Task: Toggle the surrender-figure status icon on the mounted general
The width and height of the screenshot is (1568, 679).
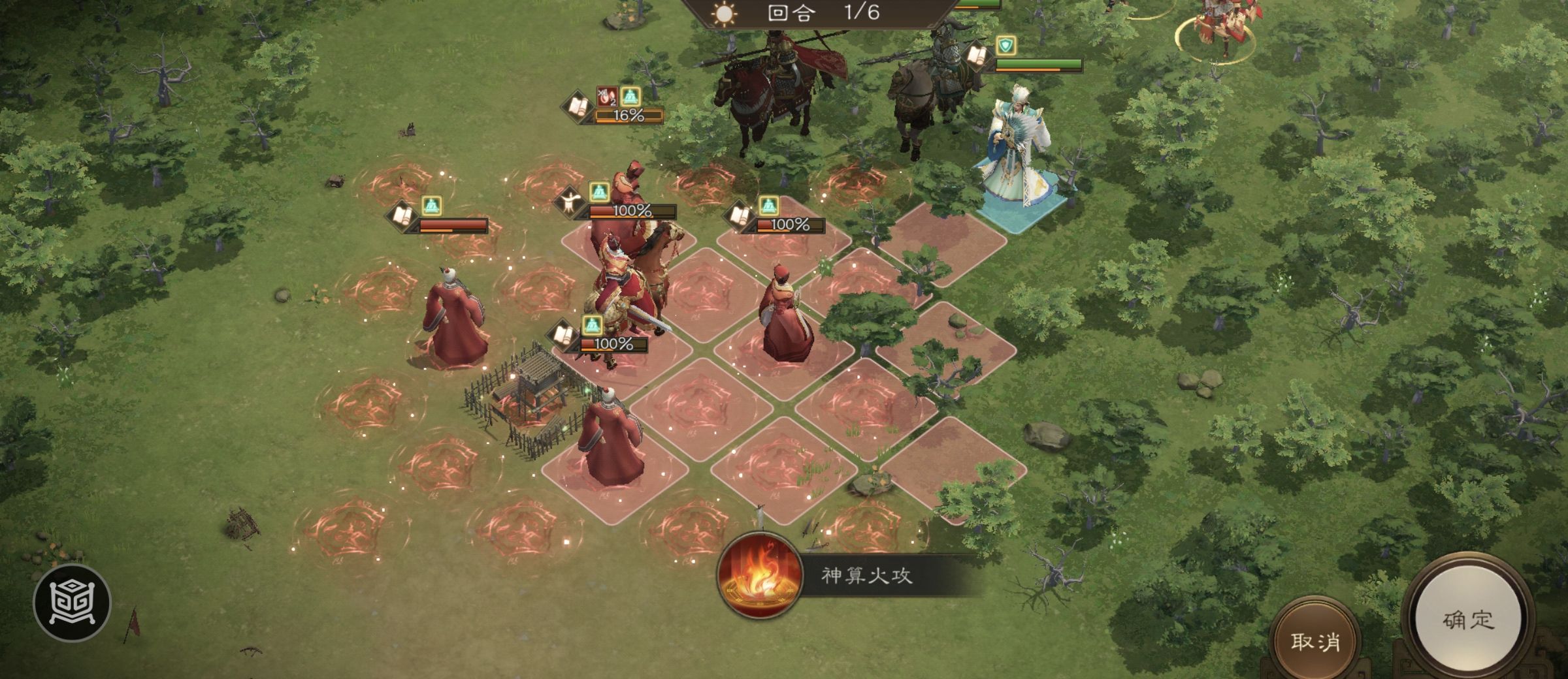Action: (568, 202)
